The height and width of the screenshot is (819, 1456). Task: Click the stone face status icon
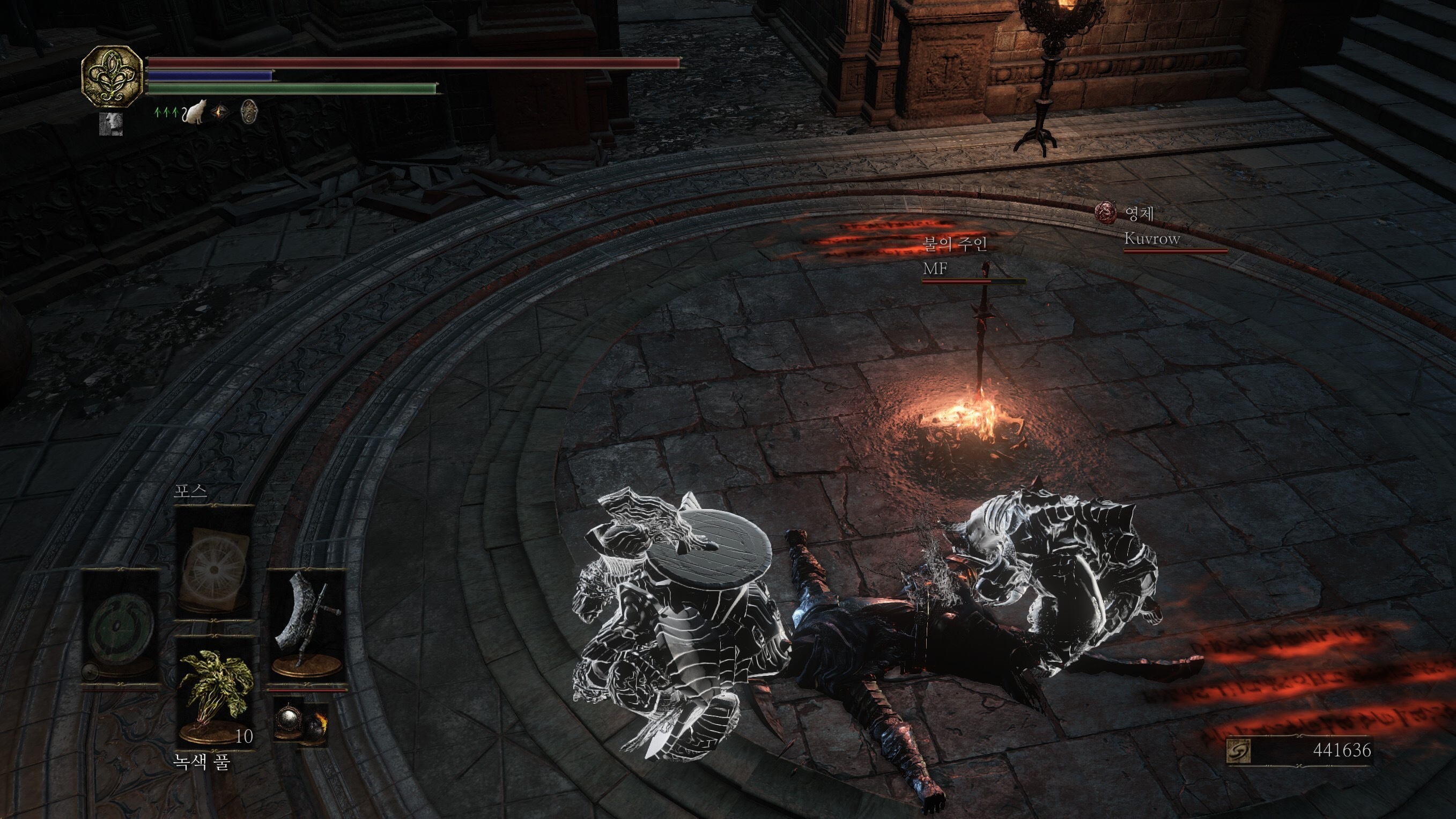(x=111, y=124)
